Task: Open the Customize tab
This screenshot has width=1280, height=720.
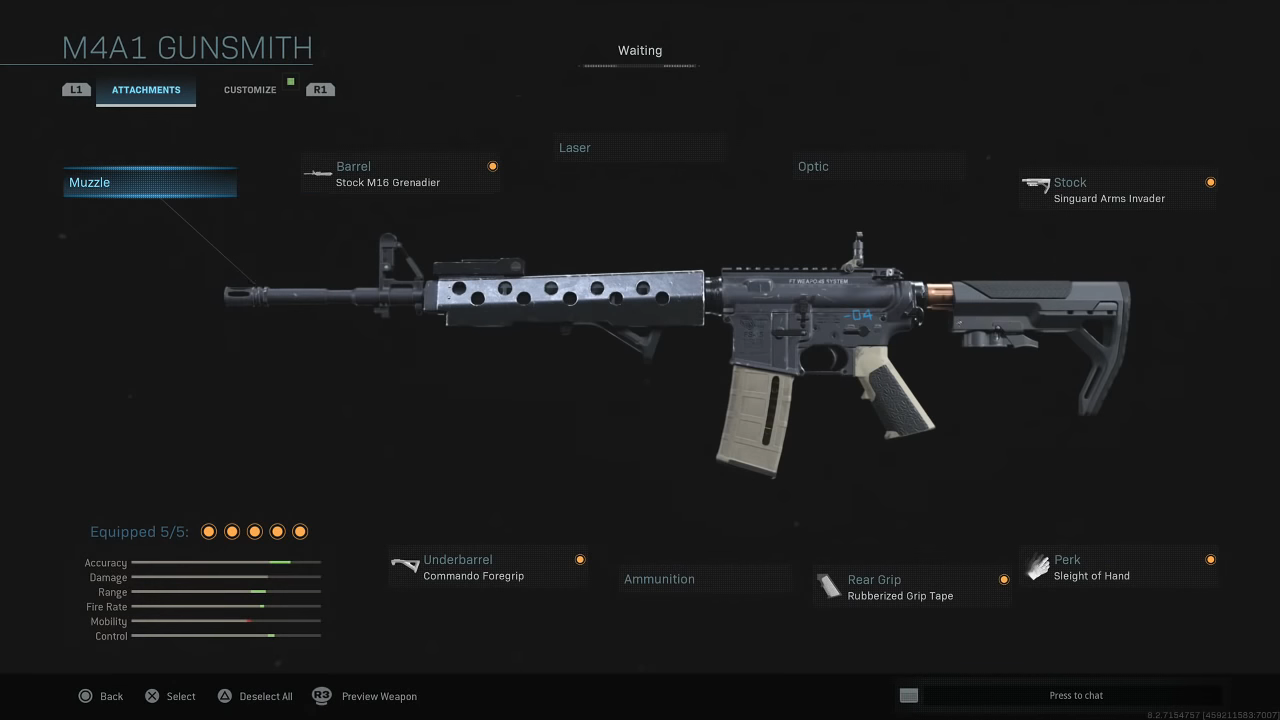Action: tap(250, 90)
